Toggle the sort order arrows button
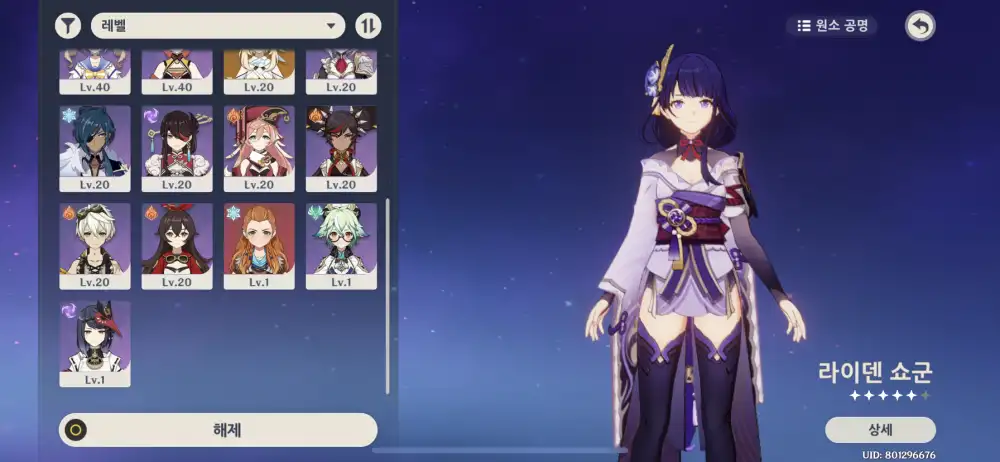Image resolution: width=1000 pixels, height=462 pixels. coord(368,25)
